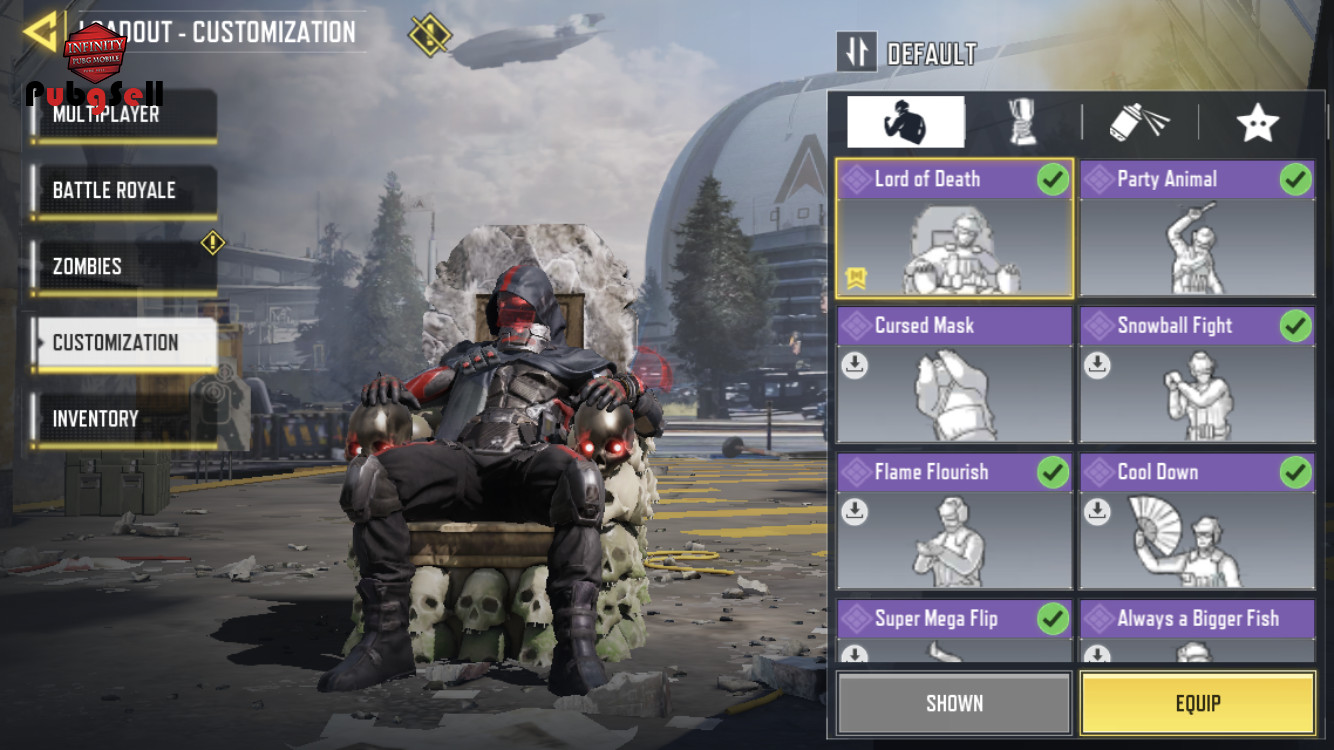1334x750 pixels.
Task: Open the trophy tab
Action: [1022, 123]
